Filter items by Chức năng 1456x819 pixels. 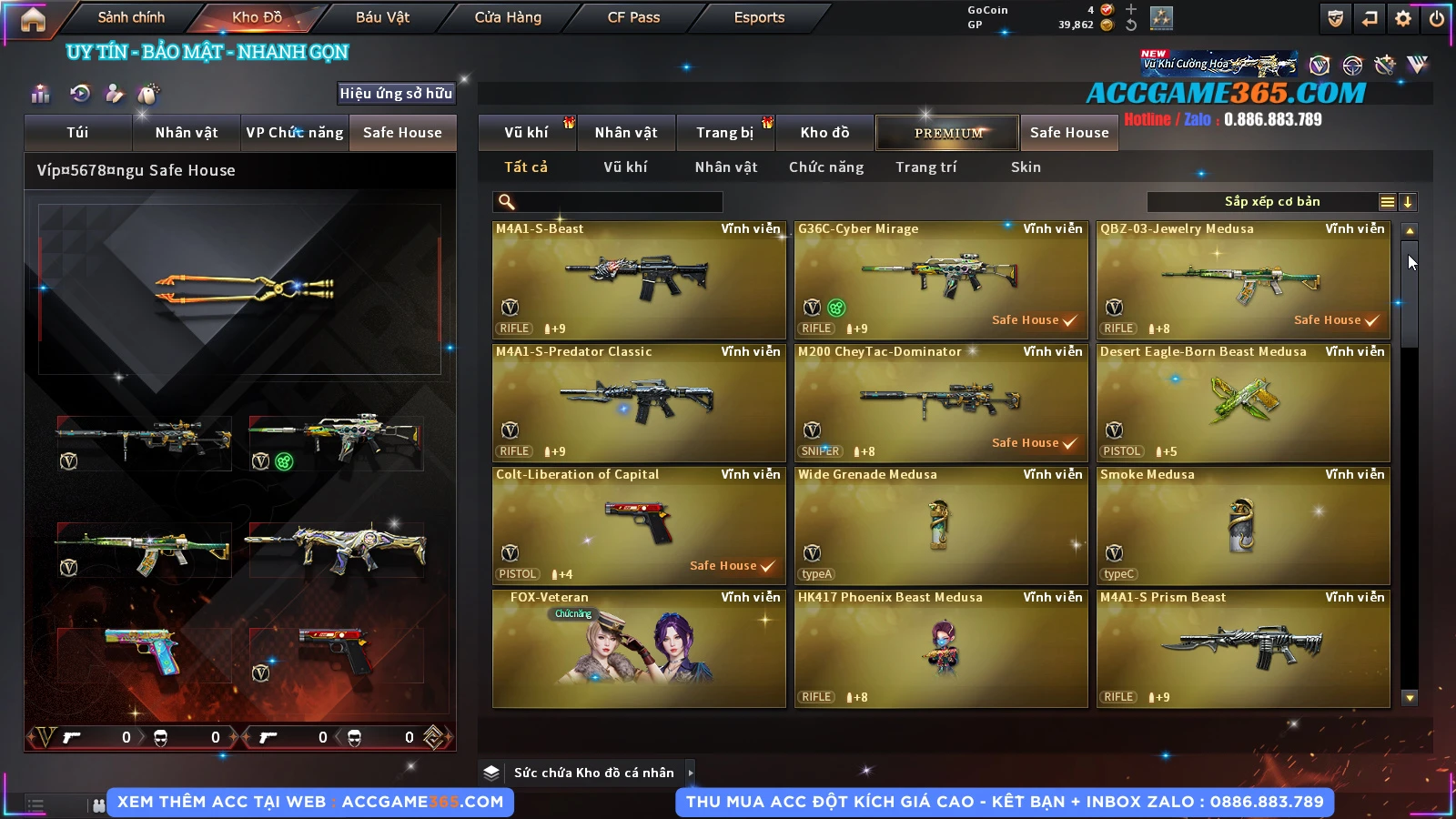click(x=826, y=167)
